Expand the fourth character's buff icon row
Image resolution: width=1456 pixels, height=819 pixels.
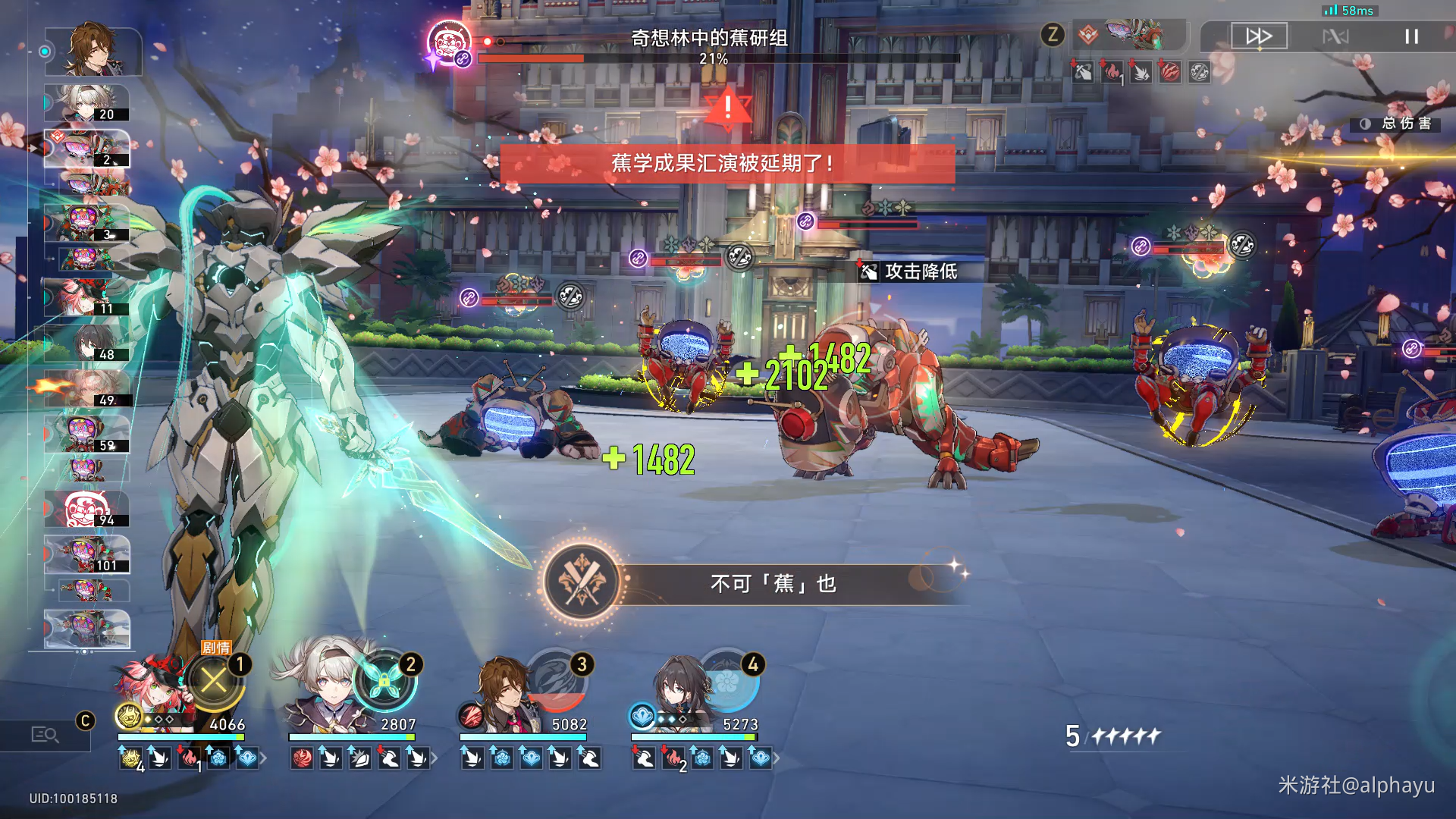pyautogui.click(x=776, y=758)
